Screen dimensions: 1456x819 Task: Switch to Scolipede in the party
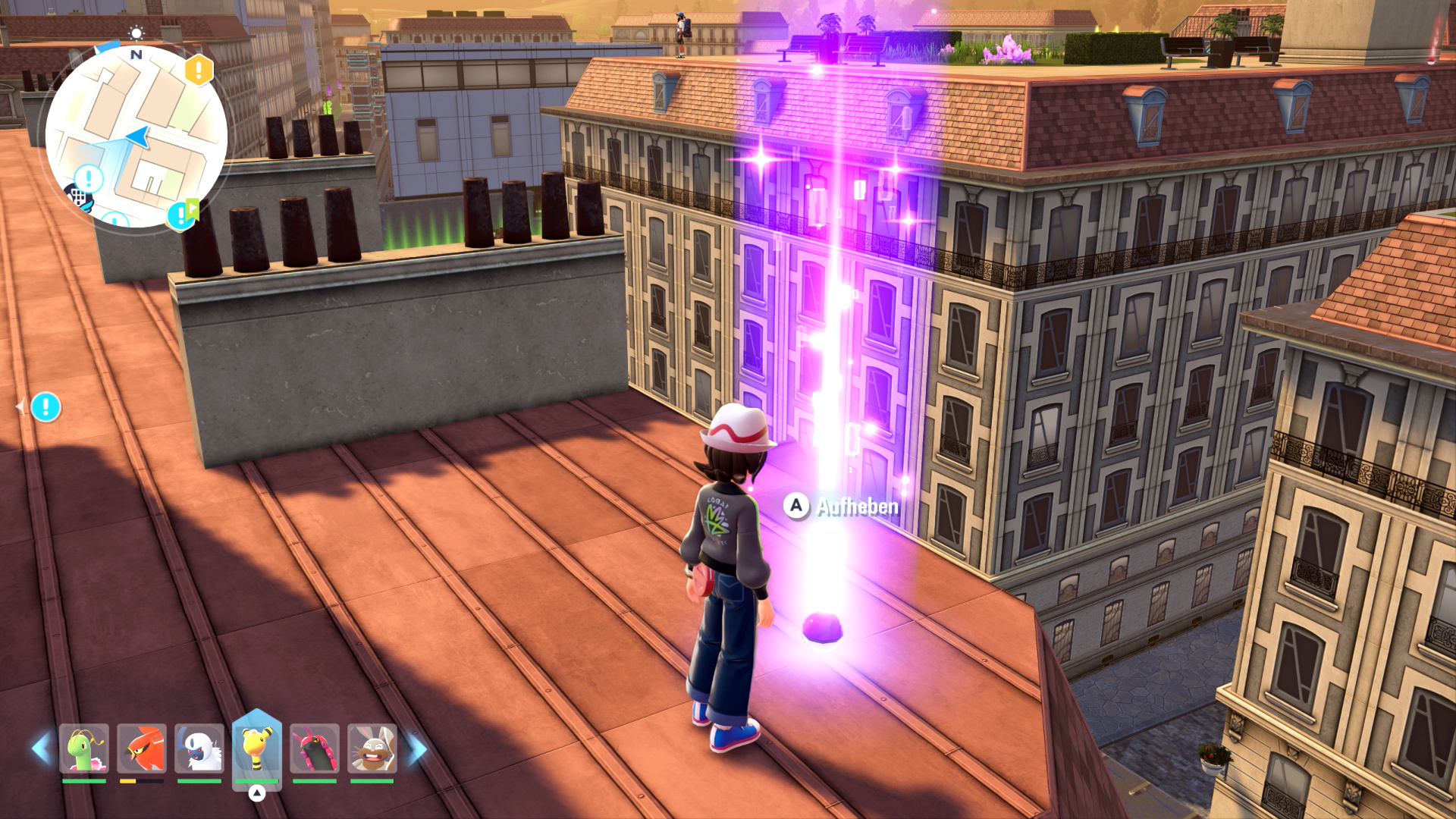pyautogui.click(x=314, y=748)
